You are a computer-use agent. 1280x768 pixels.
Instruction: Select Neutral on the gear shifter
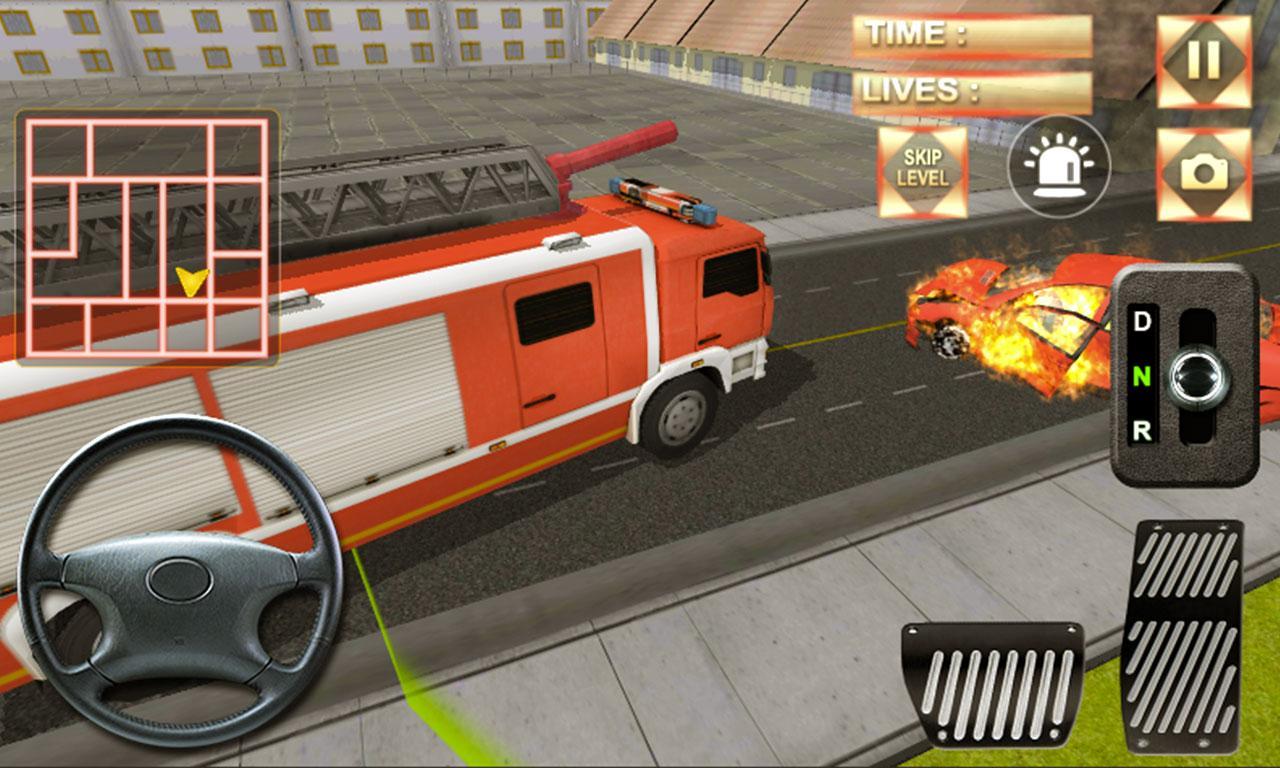click(1143, 379)
